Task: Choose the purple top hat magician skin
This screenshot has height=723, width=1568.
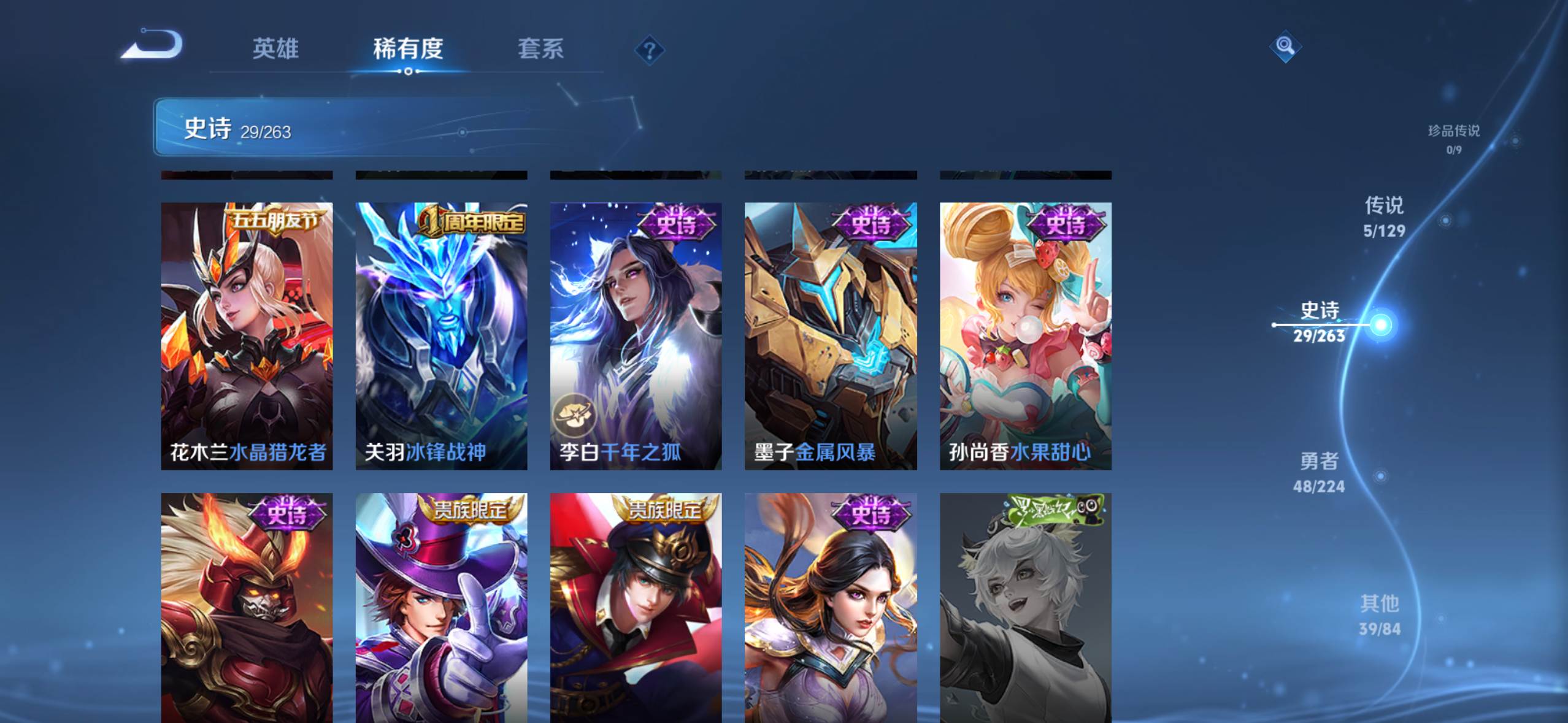Action: pyautogui.click(x=441, y=607)
